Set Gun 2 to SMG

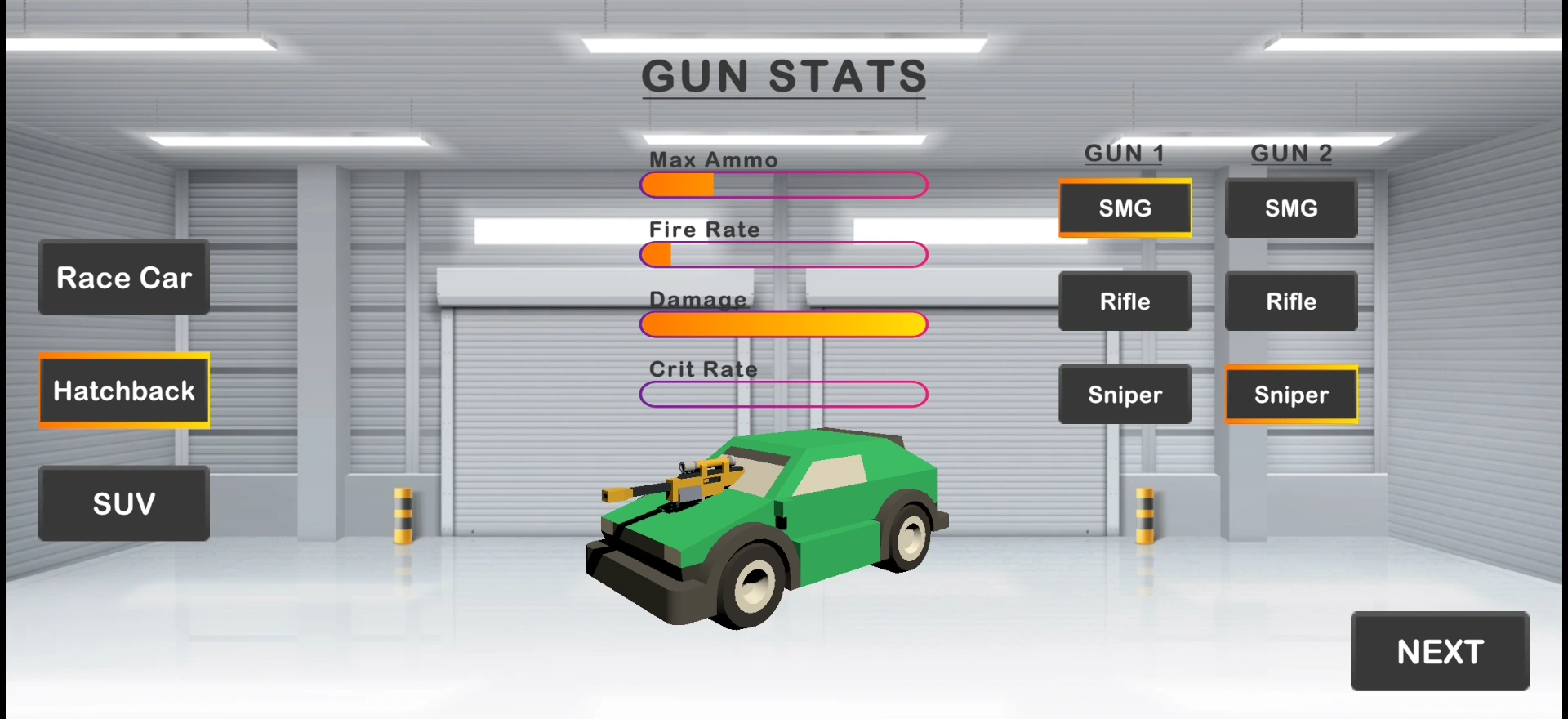click(1291, 208)
